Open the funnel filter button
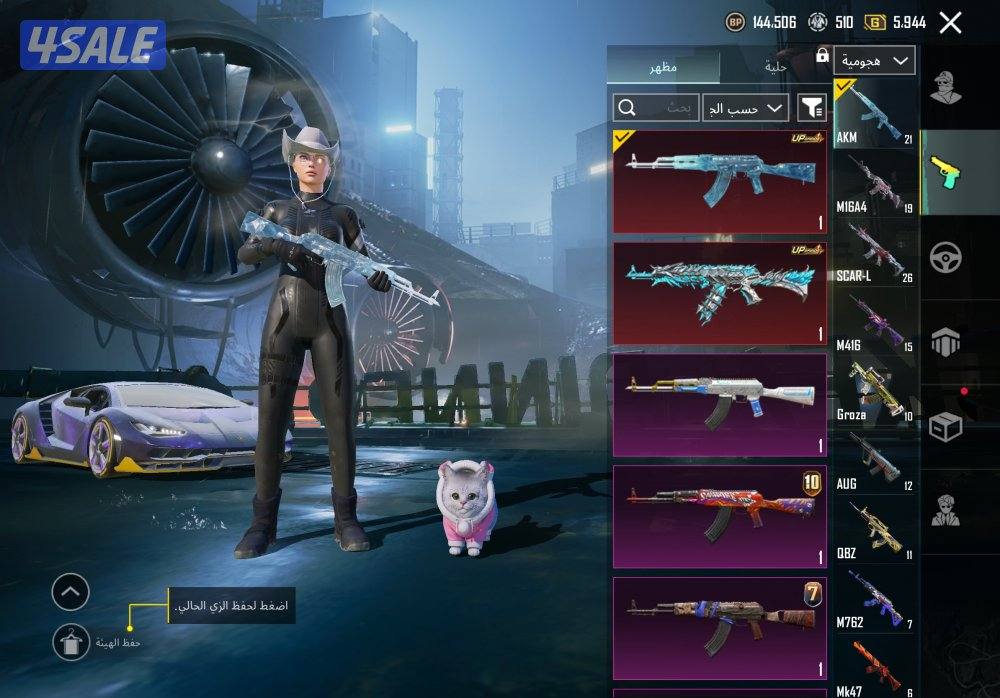 coord(811,108)
